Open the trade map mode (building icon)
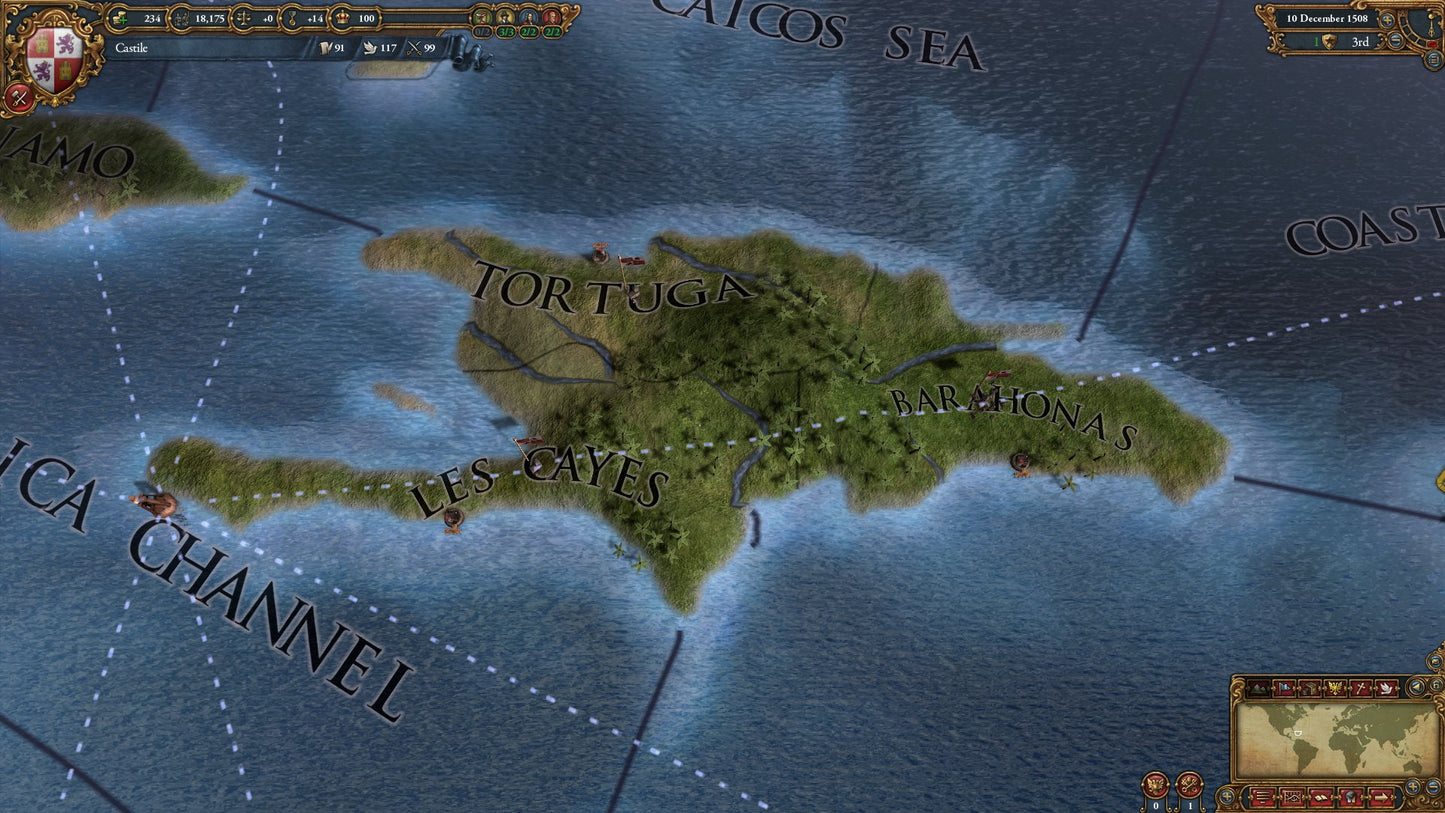This screenshot has width=1445, height=813. (1311, 687)
